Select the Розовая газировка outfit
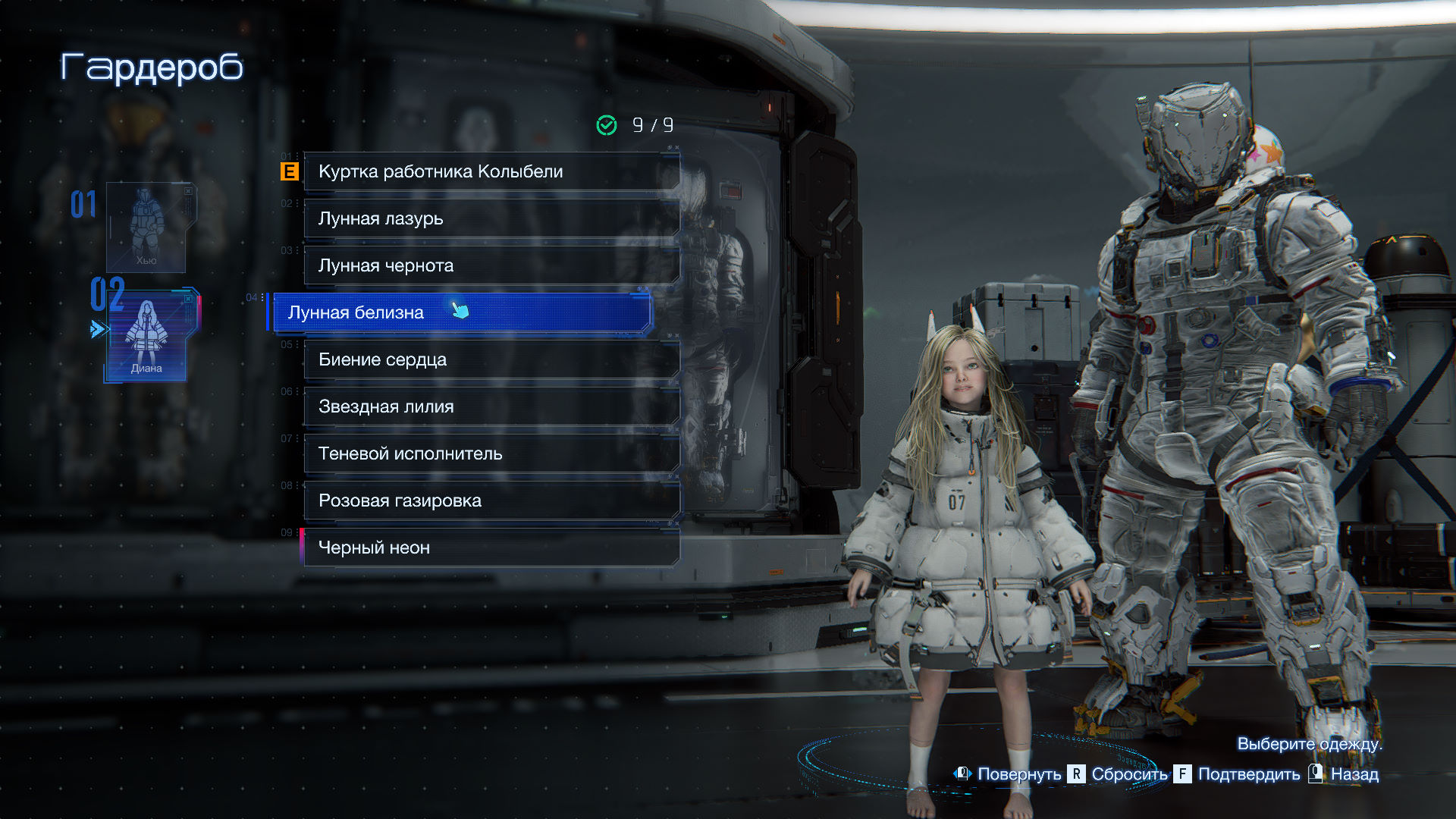1456x819 pixels. tap(491, 501)
